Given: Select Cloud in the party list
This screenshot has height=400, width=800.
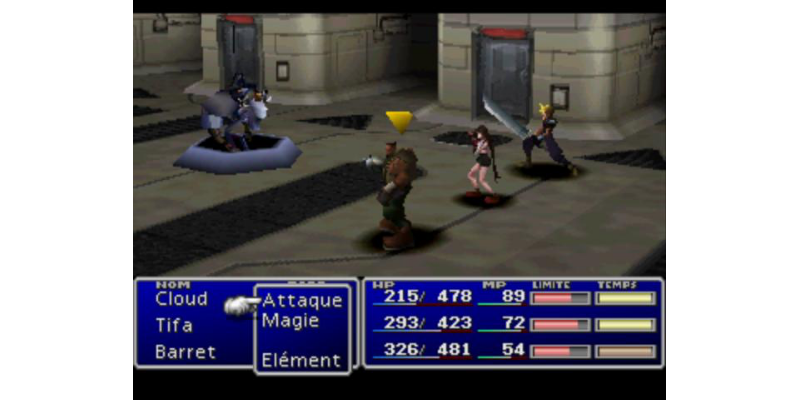Looking at the screenshot, I should [182, 299].
